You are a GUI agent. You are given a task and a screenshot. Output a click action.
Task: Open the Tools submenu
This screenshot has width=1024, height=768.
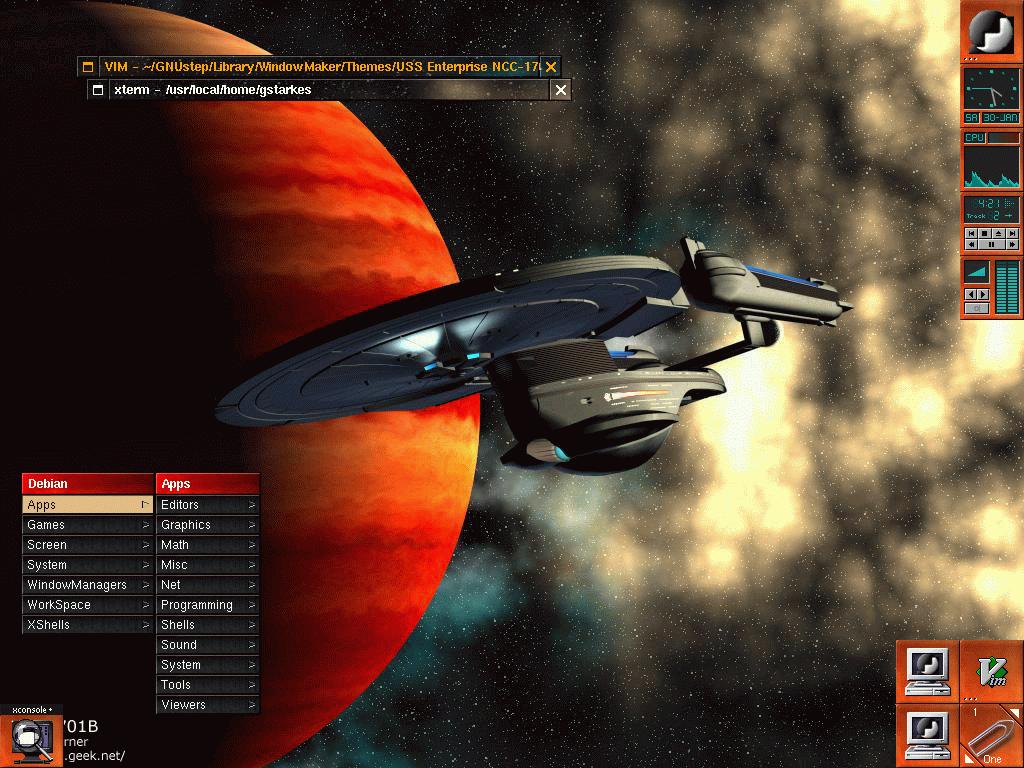point(207,685)
